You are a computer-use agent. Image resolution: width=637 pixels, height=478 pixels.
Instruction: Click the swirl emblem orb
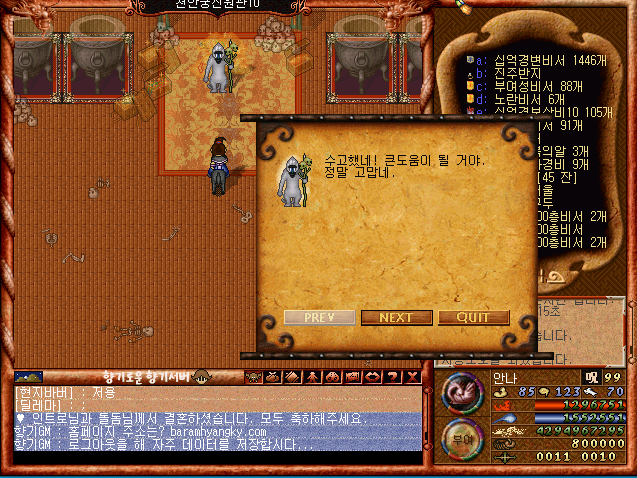coord(460,391)
